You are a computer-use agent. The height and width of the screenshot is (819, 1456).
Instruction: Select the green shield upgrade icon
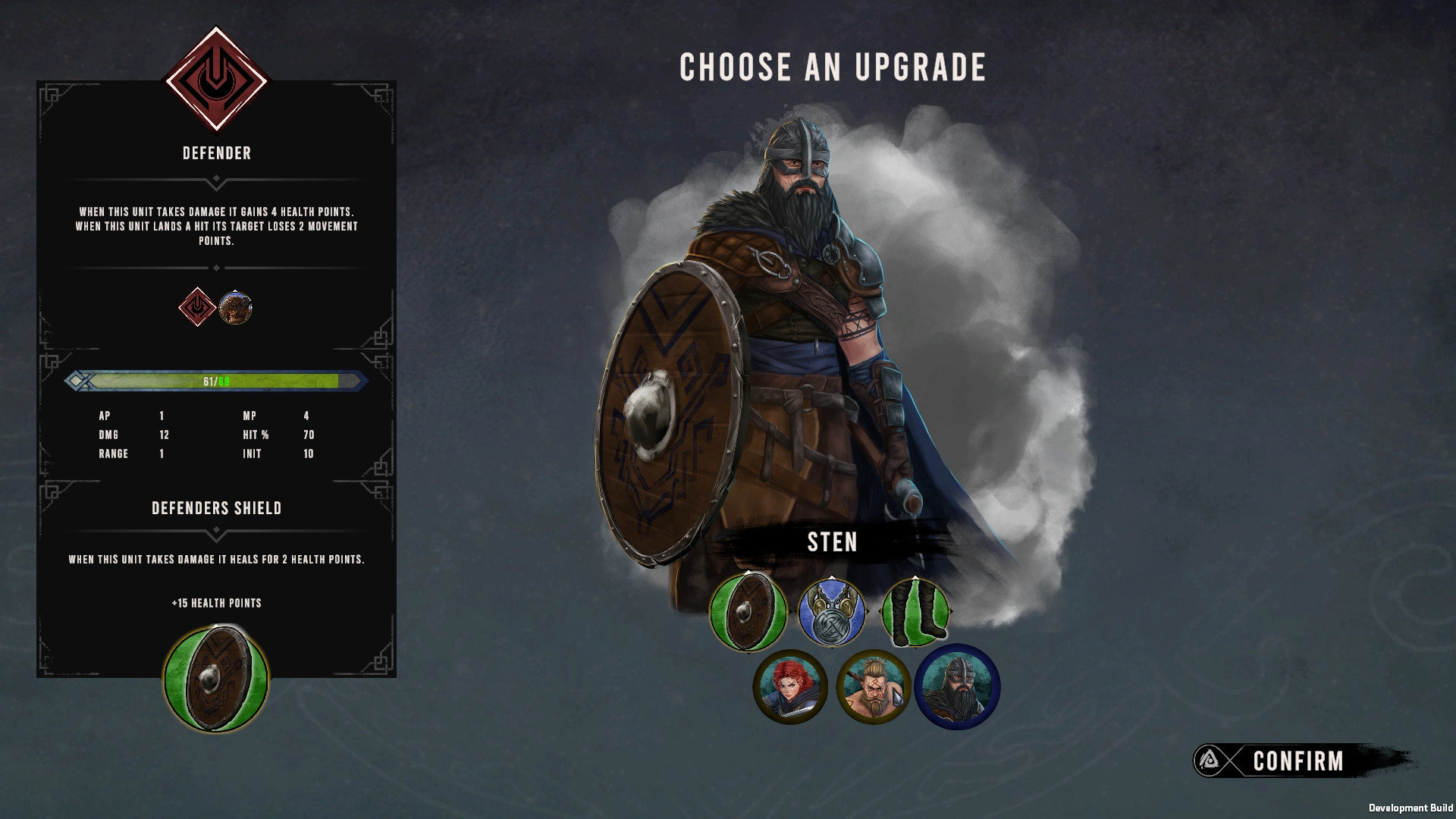(747, 613)
